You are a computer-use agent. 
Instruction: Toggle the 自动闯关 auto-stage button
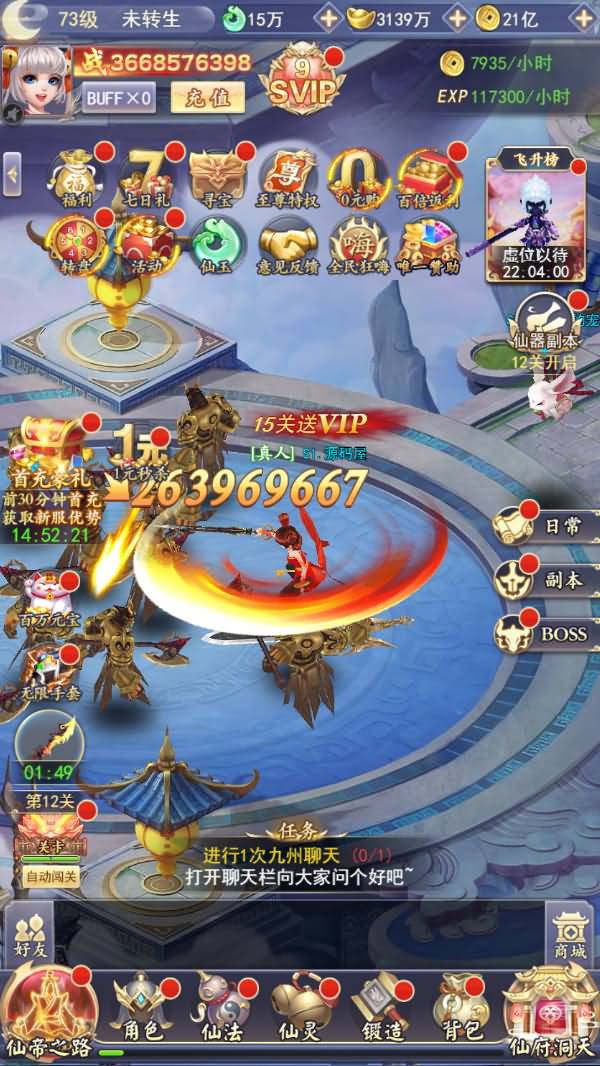[x=51, y=877]
